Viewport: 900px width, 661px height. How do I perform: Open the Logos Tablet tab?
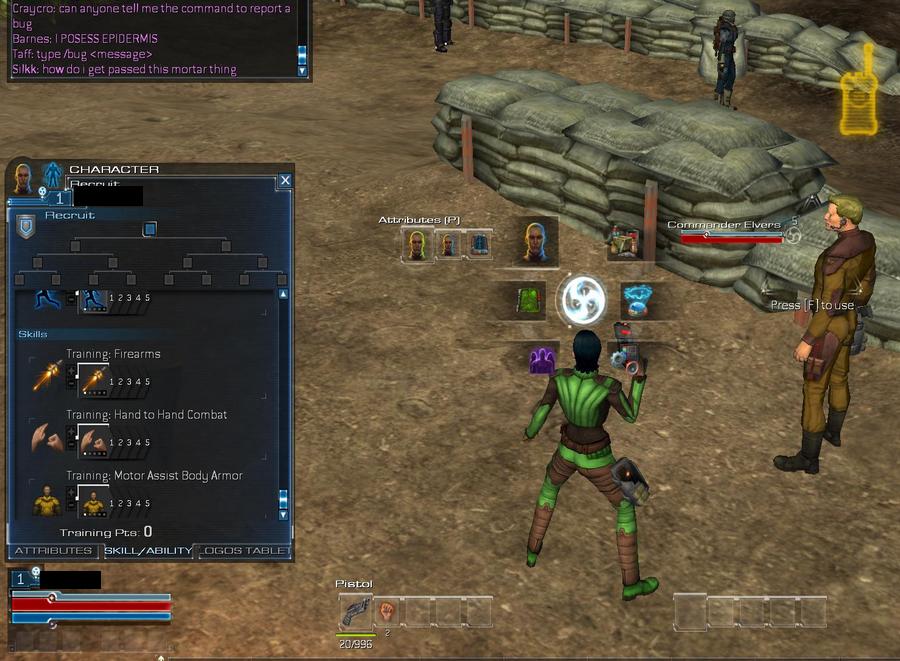point(245,550)
